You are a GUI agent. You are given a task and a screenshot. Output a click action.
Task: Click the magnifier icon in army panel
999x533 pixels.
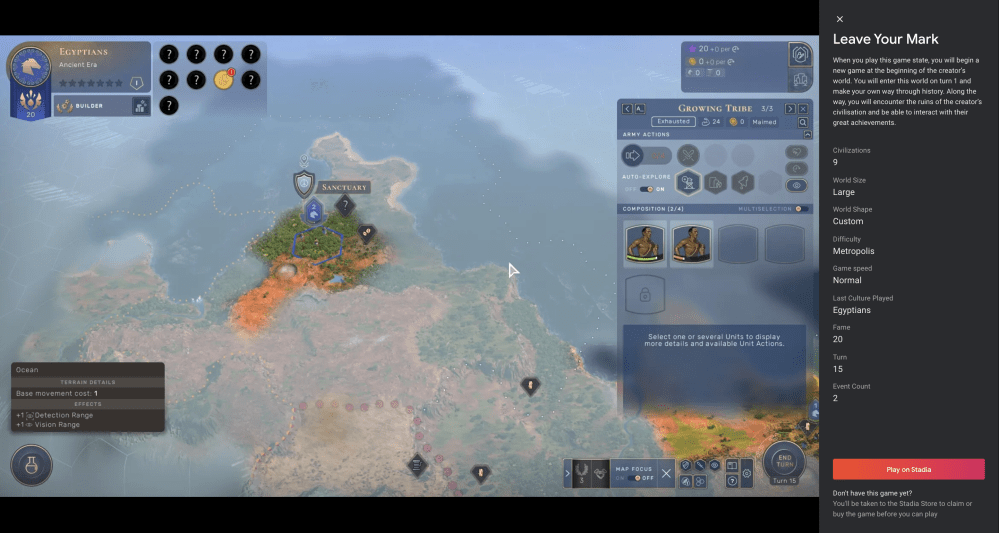tap(803, 122)
